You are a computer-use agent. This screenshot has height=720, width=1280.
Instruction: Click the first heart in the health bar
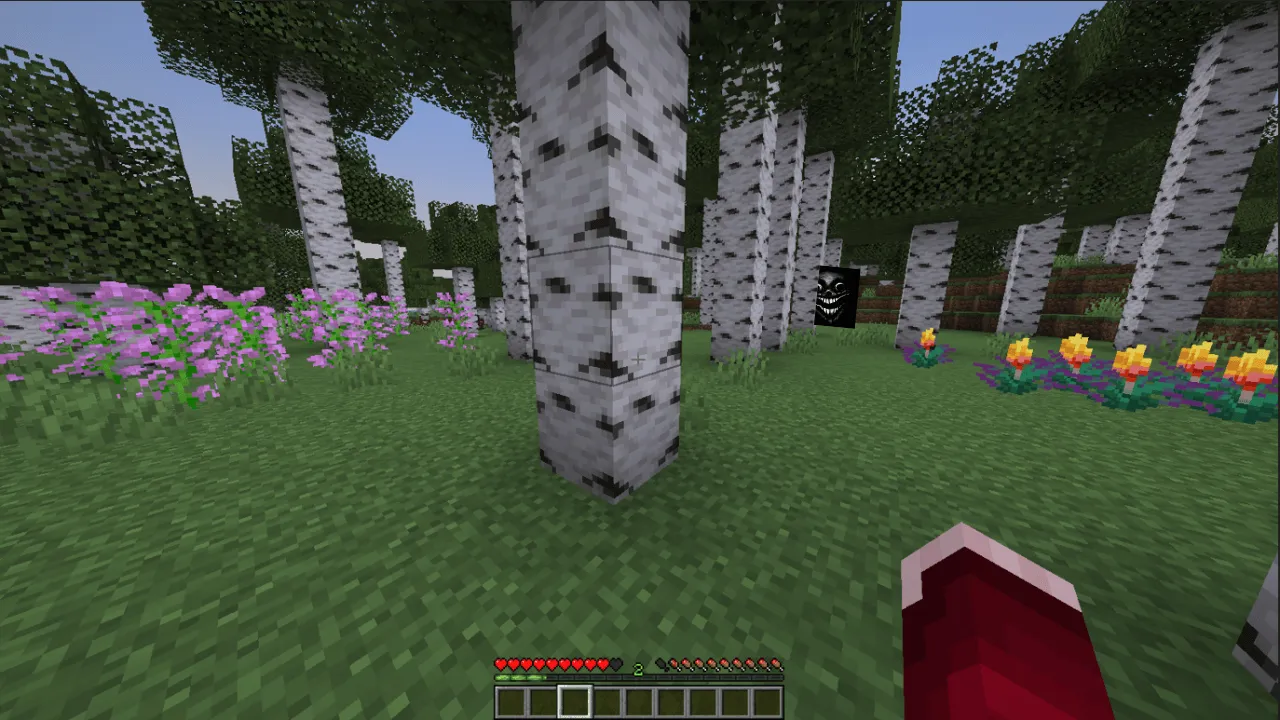click(x=502, y=663)
